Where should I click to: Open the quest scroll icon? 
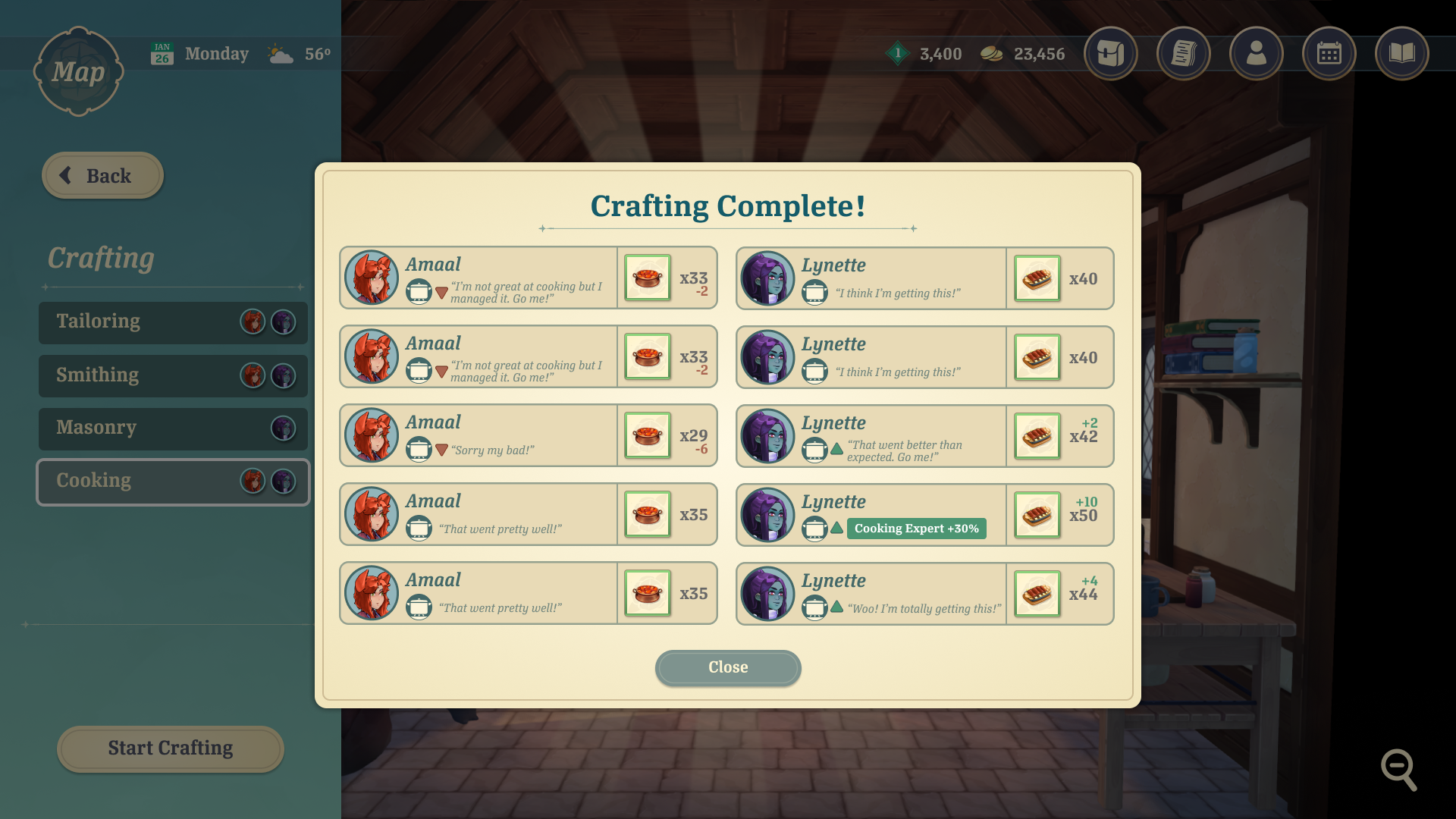pyautogui.click(x=1183, y=54)
